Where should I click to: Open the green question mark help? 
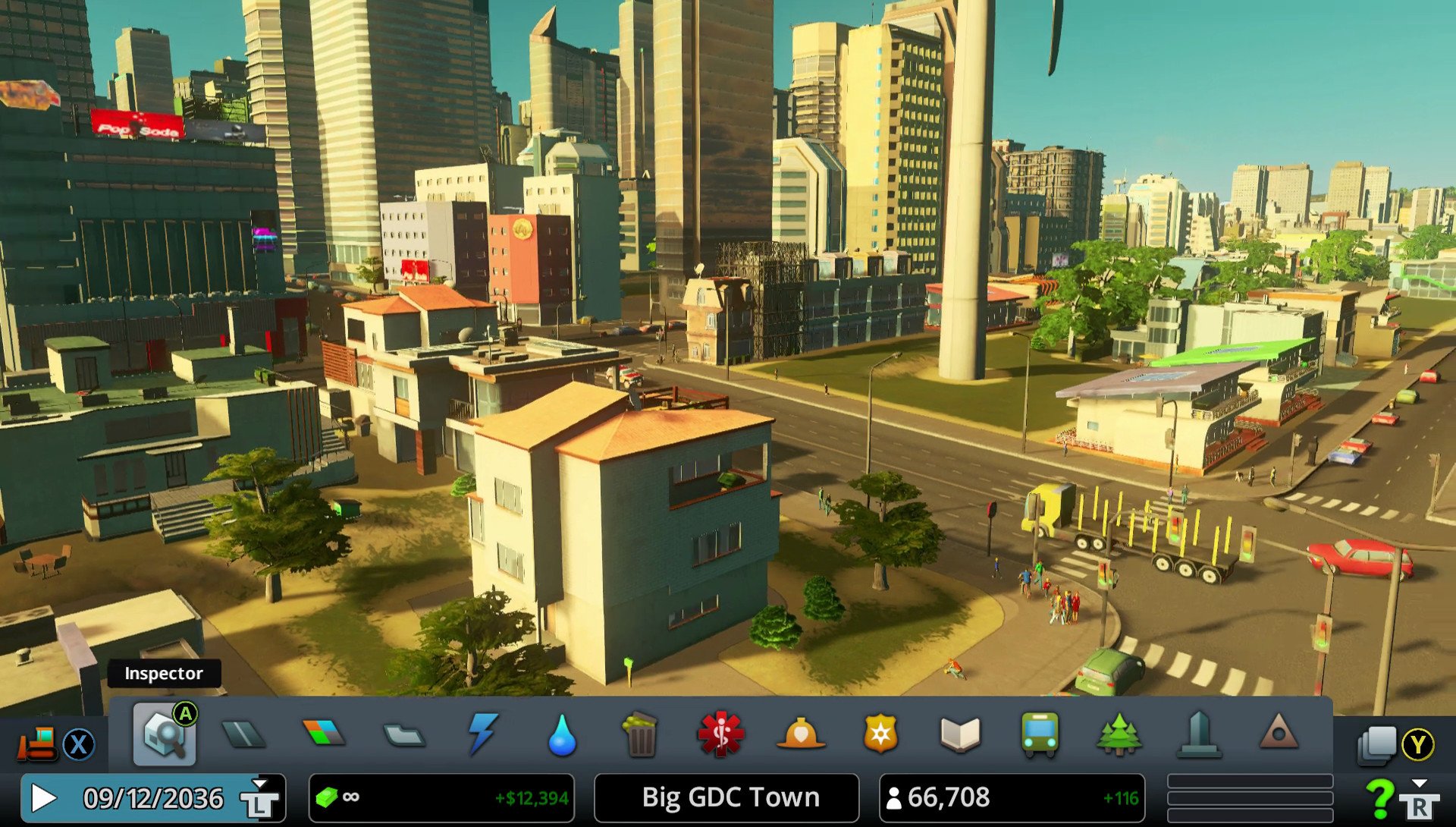point(1379,798)
